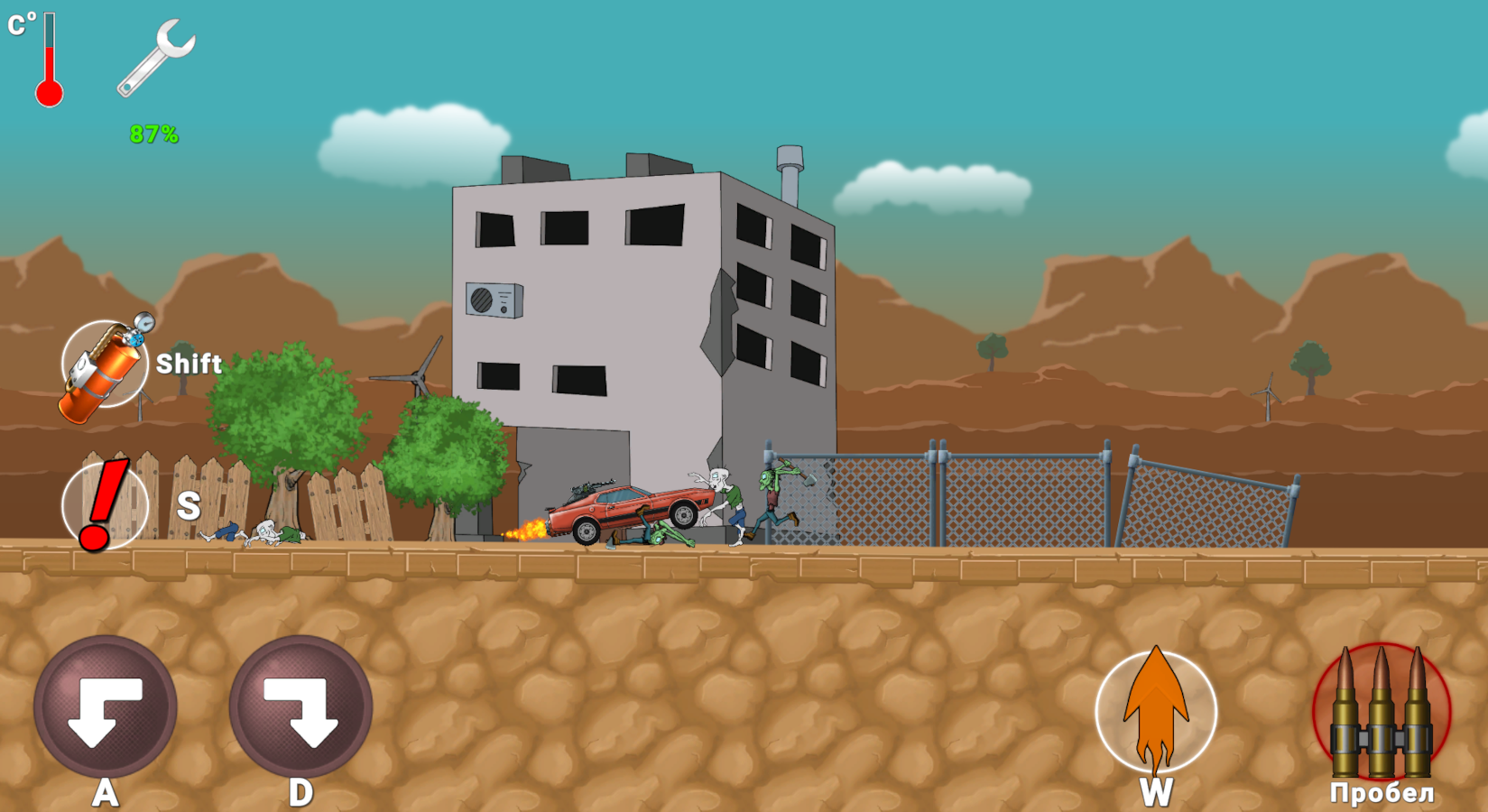Tap the rocket boost icon above W

(1158, 713)
